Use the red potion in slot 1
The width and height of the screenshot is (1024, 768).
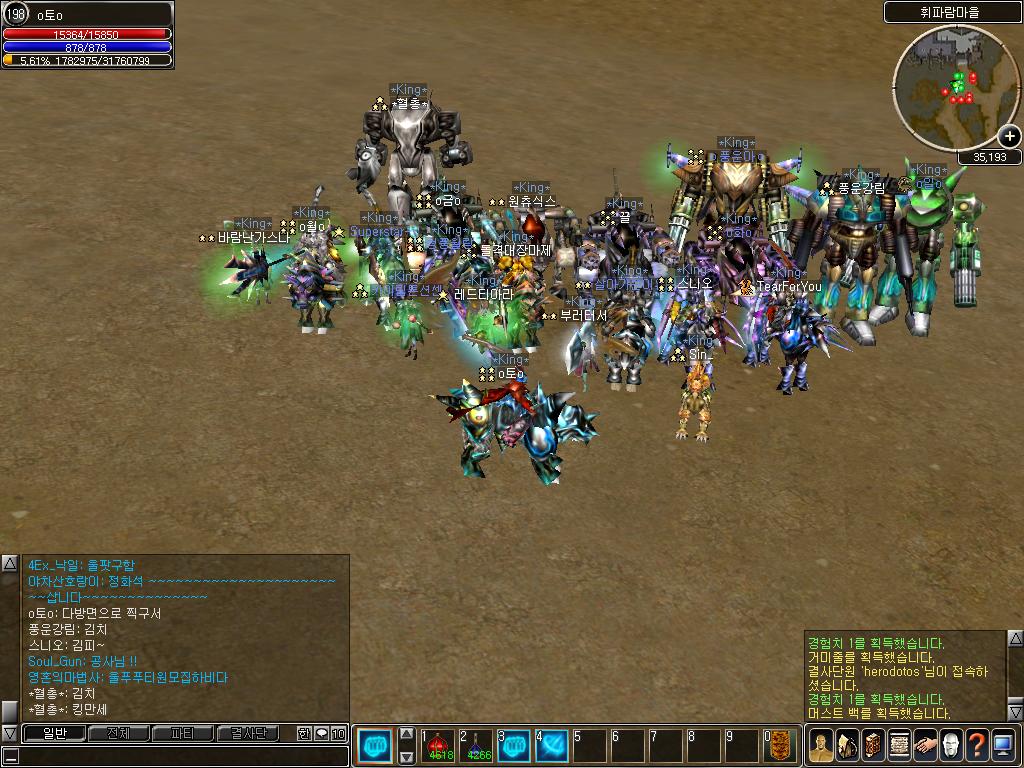click(440, 746)
